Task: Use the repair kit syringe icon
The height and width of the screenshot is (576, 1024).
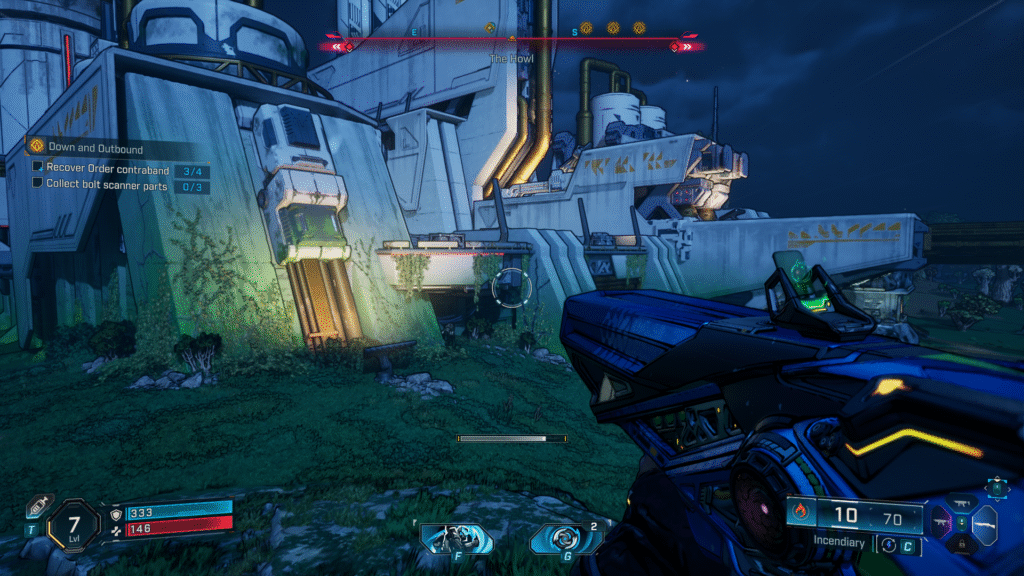Action: pos(36,507)
